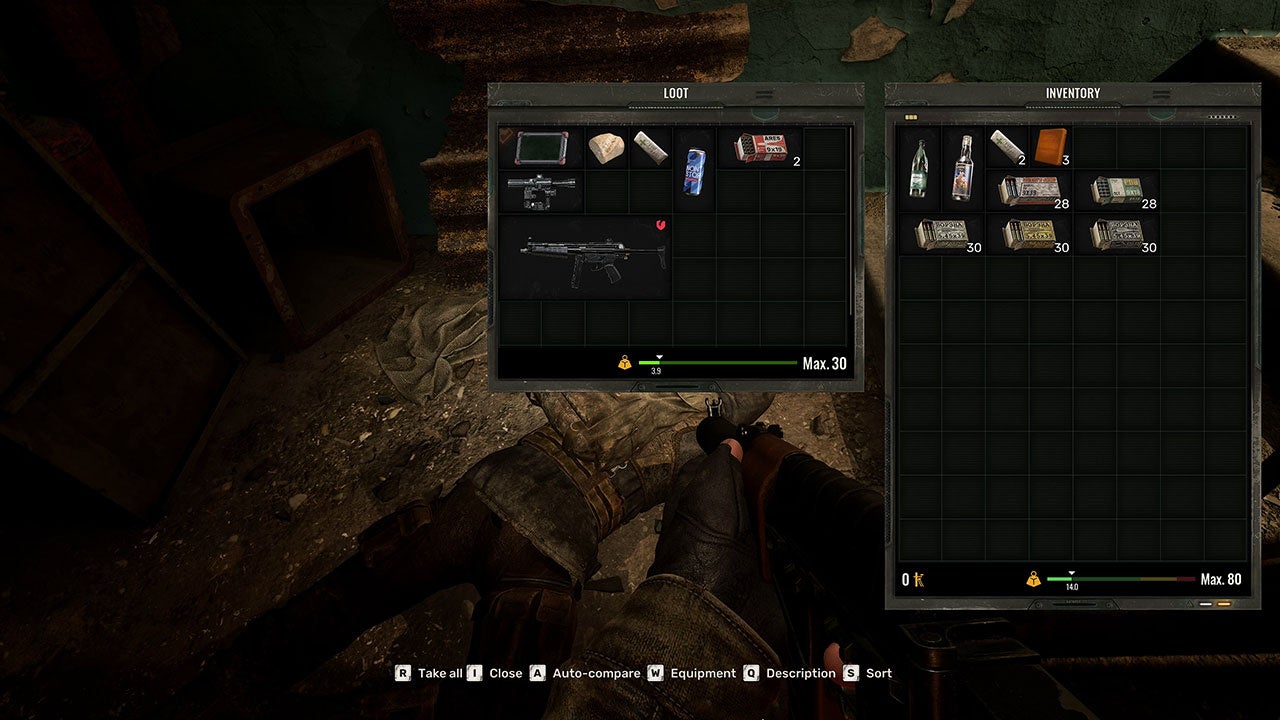Select the black submachine gun in loot
This screenshot has width=1280, height=720.
point(585,256)
